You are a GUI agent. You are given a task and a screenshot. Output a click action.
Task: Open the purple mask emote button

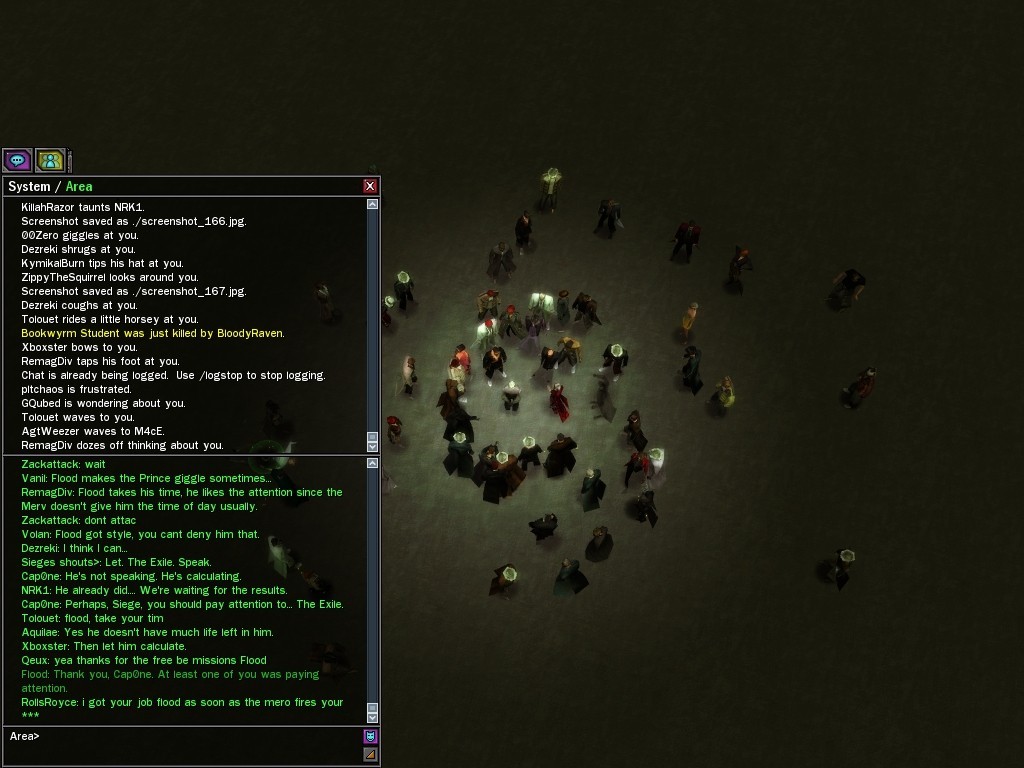tap(370, 736)
